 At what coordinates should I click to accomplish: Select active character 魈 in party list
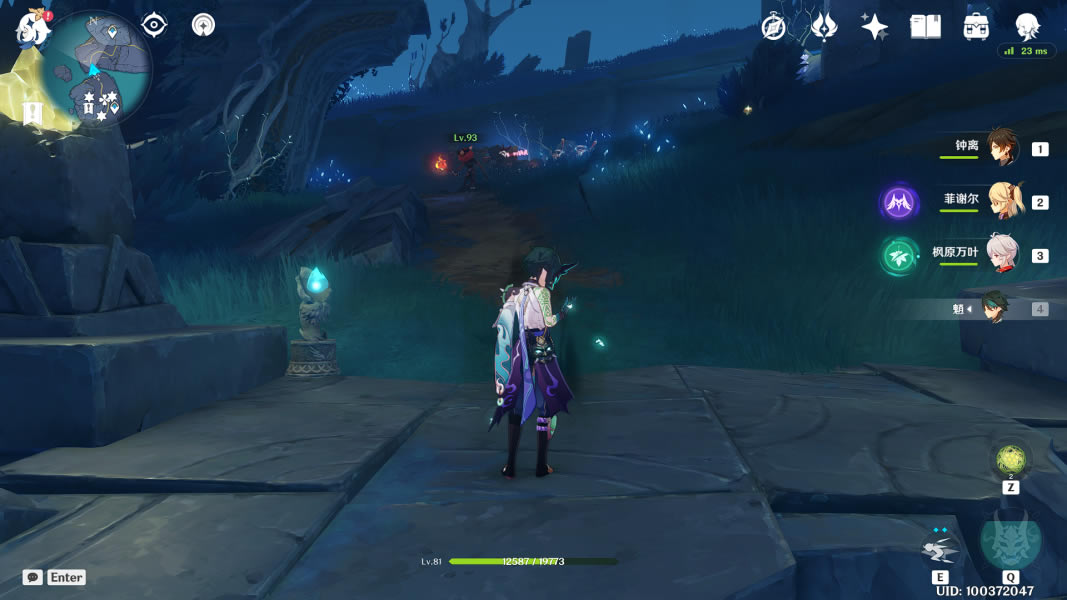(993, 309)
